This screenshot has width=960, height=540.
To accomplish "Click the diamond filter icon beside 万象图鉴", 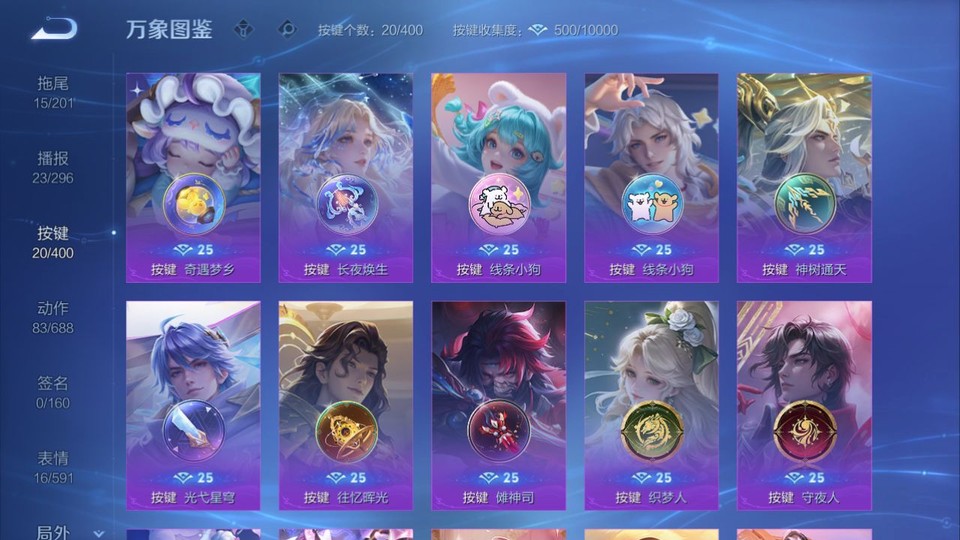I will 243,29.
